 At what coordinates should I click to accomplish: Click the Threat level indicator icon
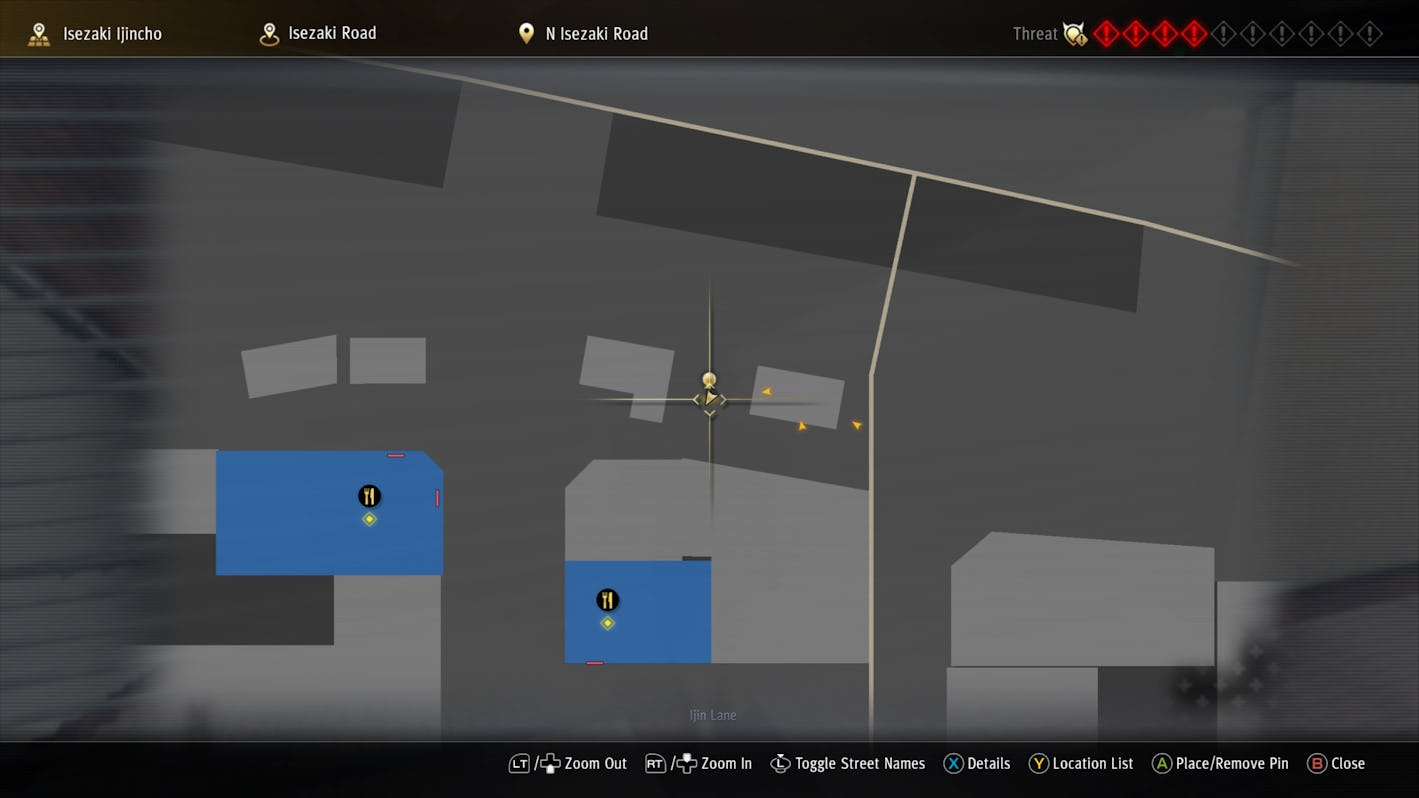point(1074,33)
